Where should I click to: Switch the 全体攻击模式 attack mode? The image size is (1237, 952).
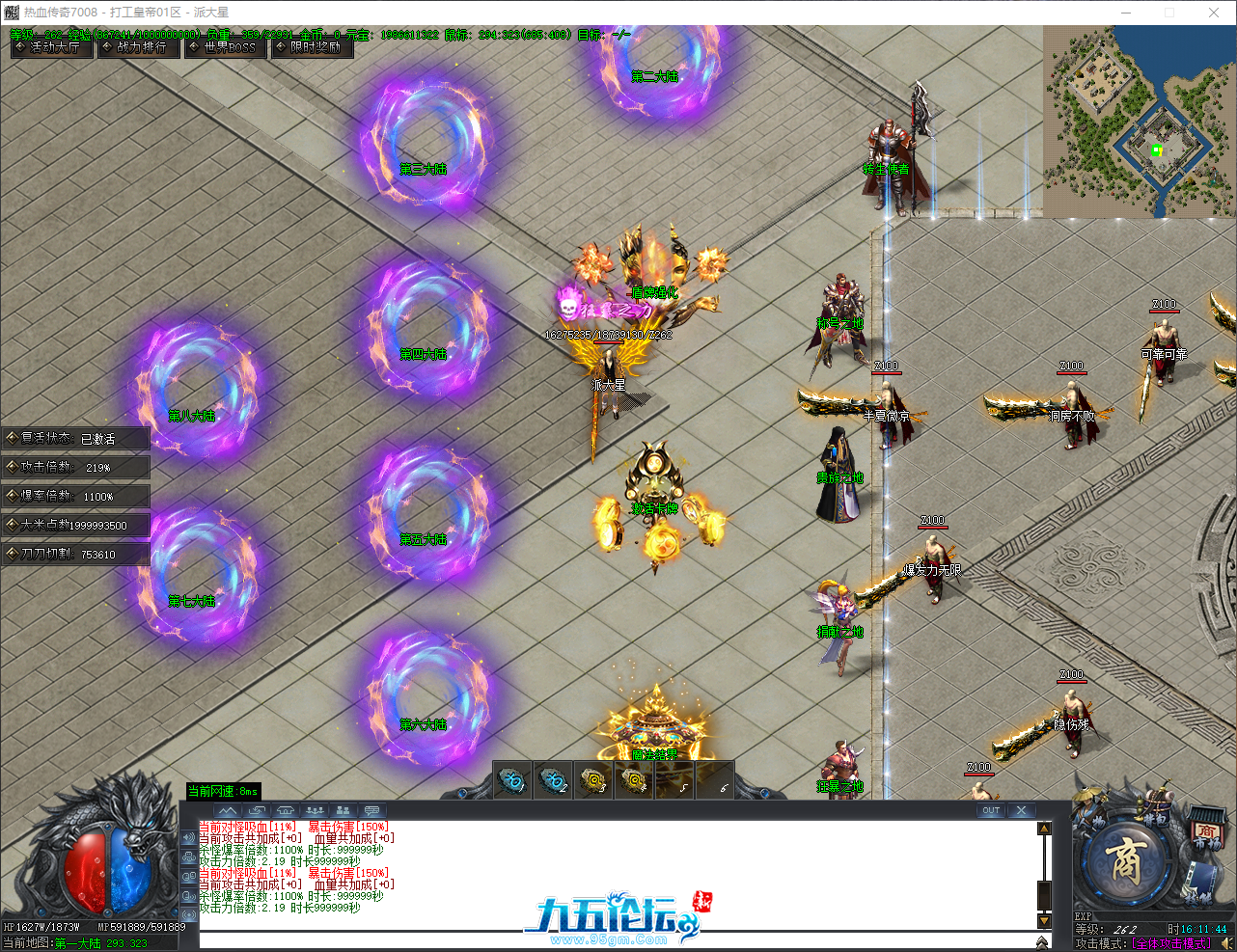point(1171,942)
